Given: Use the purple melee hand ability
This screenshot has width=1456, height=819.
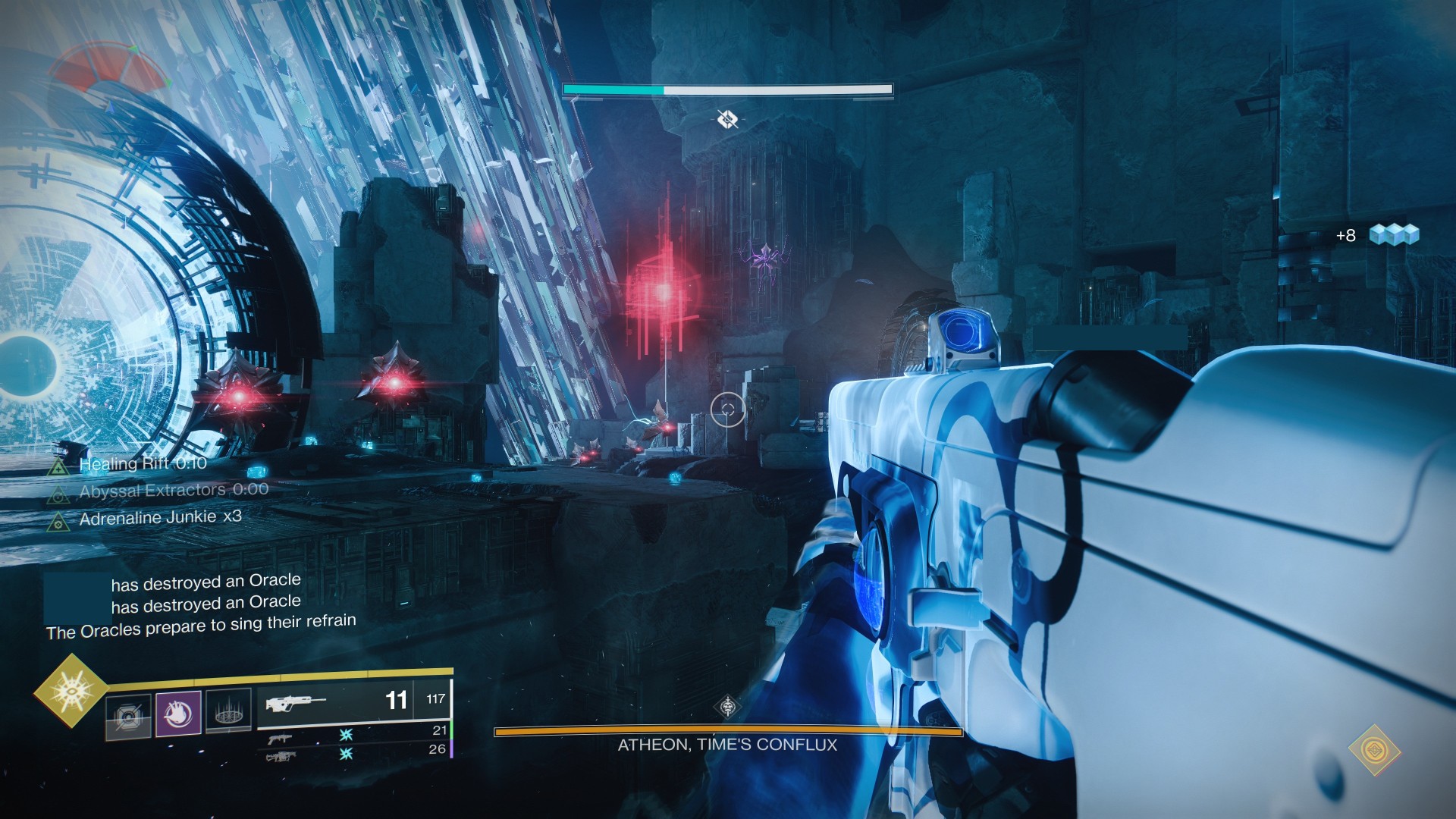Looking at the screenshot, I should coord(178,714).
